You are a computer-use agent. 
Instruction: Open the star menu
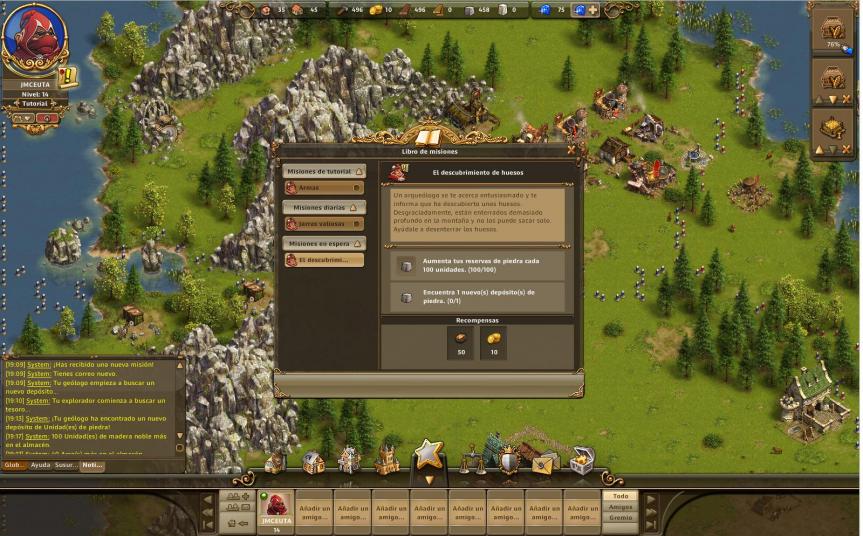tap(429, 455)
